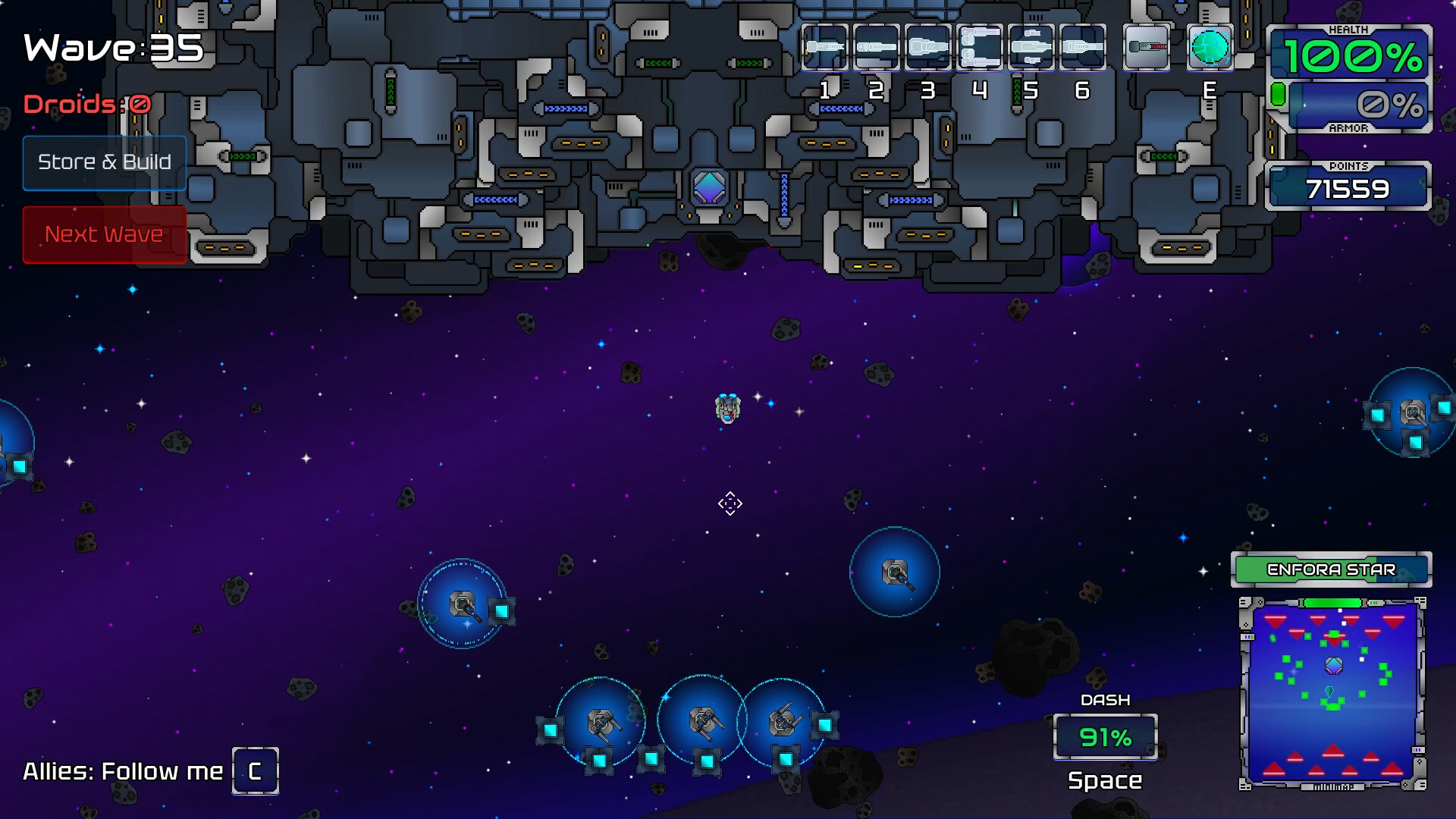
Task: Click the Dash charge meter
Action: click(x=1105, y=737)
